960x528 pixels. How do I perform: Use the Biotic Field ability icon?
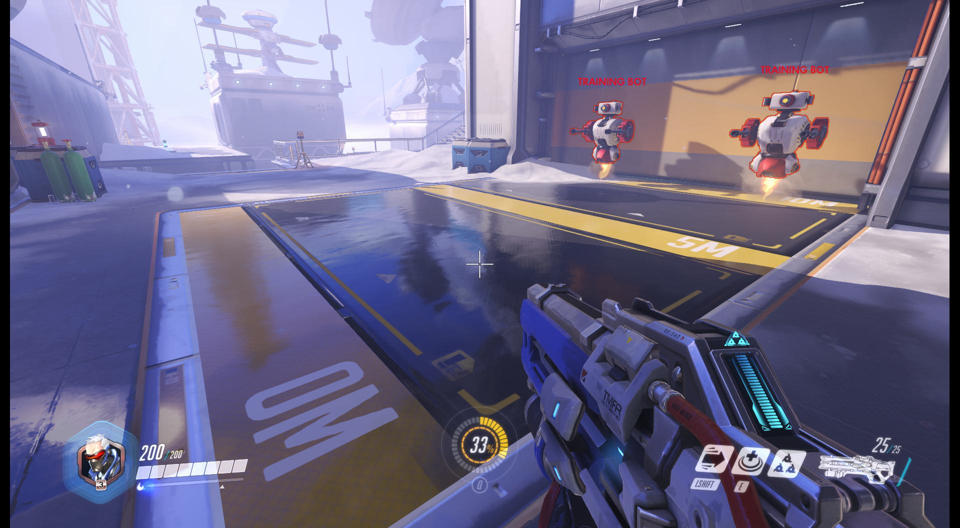coord(750,461)
